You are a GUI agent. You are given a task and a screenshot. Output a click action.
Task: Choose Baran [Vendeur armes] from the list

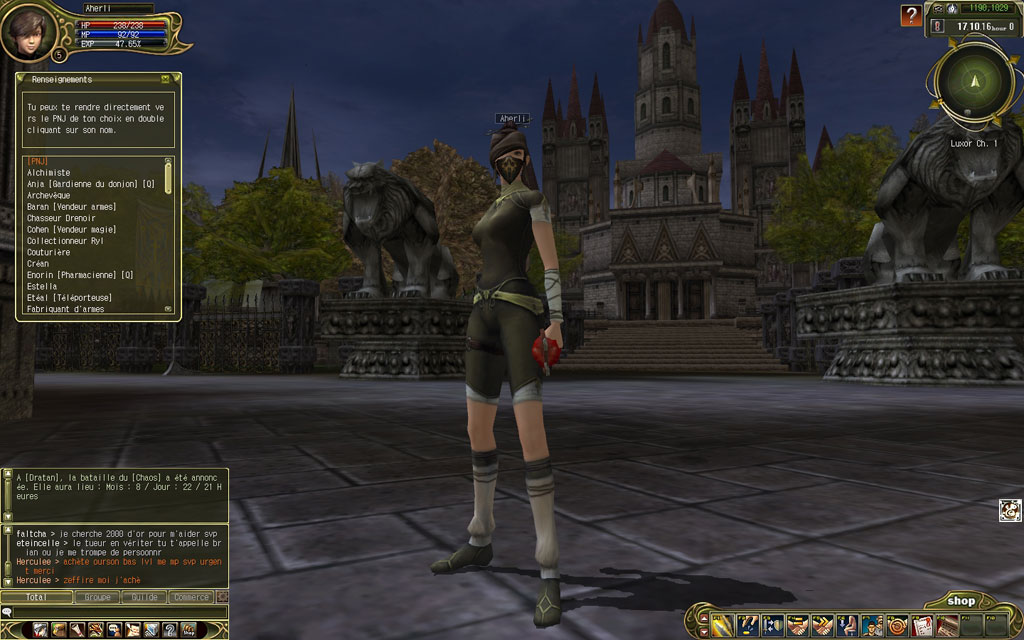71,207
